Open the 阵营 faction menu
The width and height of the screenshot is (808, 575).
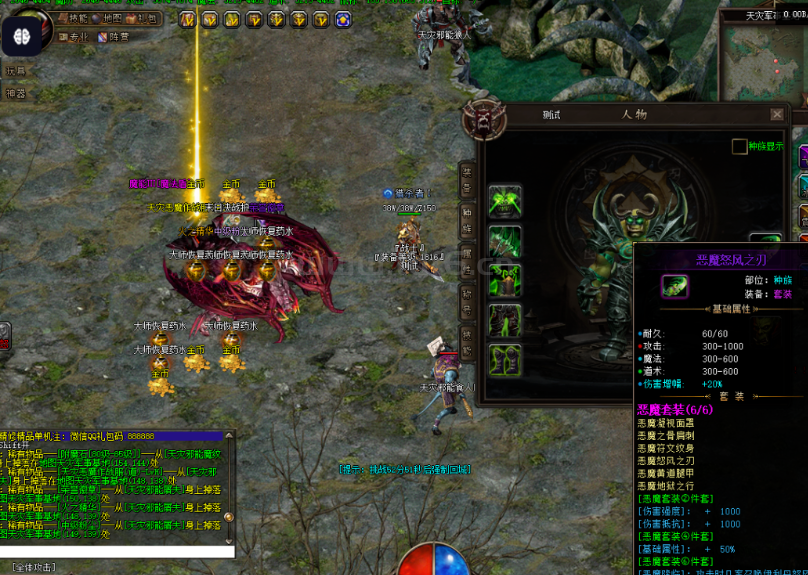(x=115, y=37)
